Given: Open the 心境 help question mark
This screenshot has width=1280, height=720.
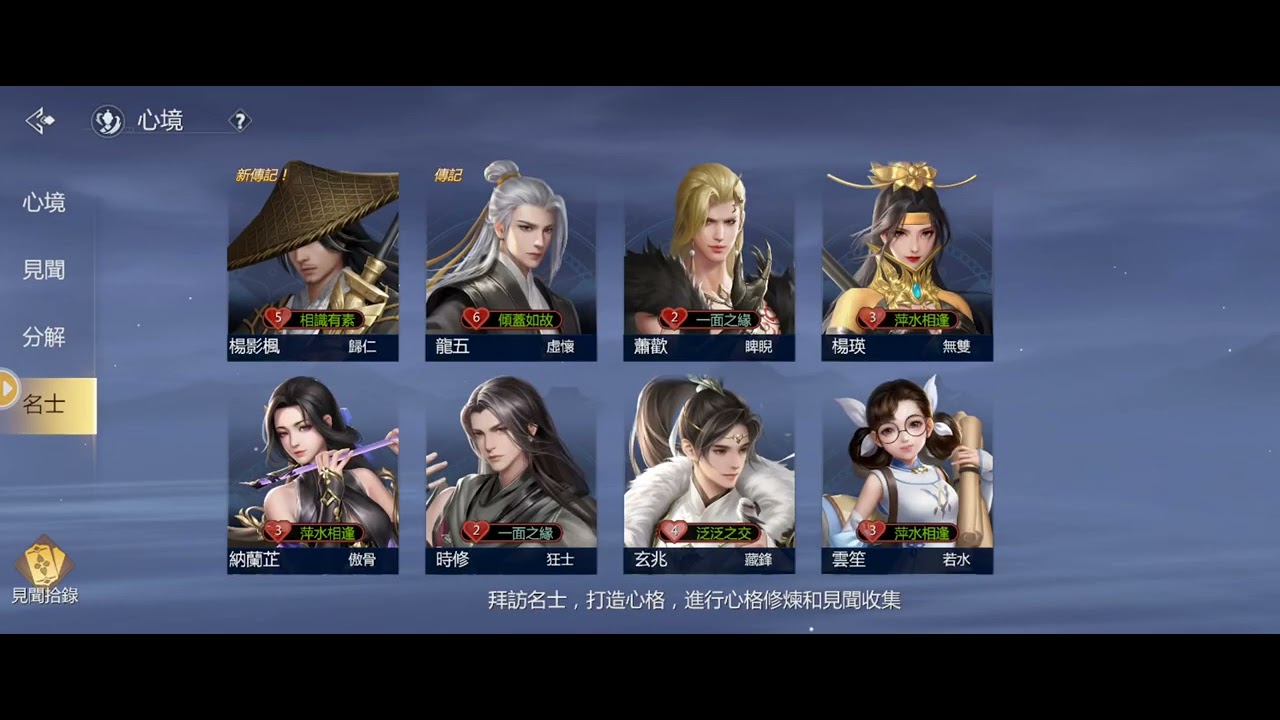Looking at the screenshot, I should (239, 122).
